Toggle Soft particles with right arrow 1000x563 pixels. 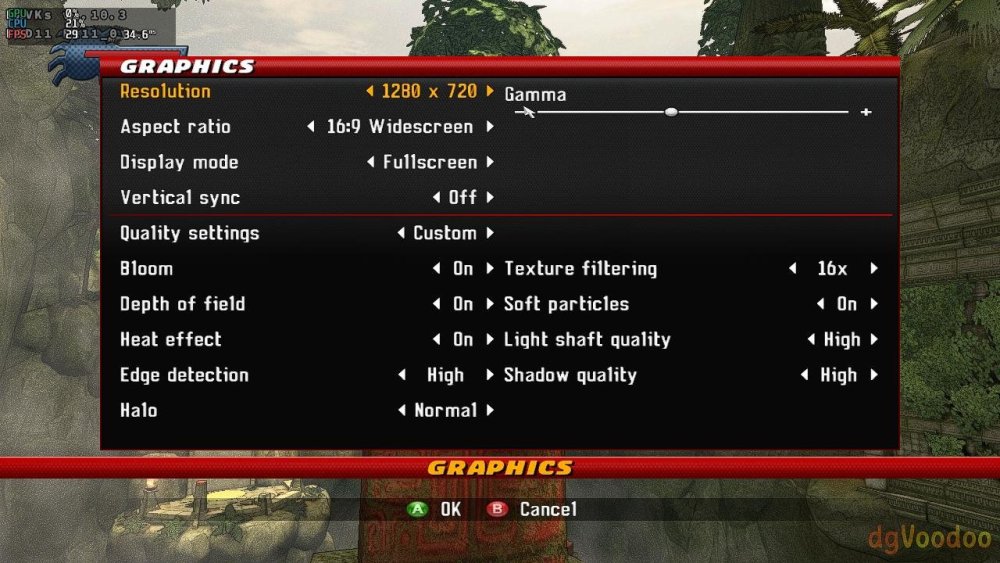click(x=874, y=304)
